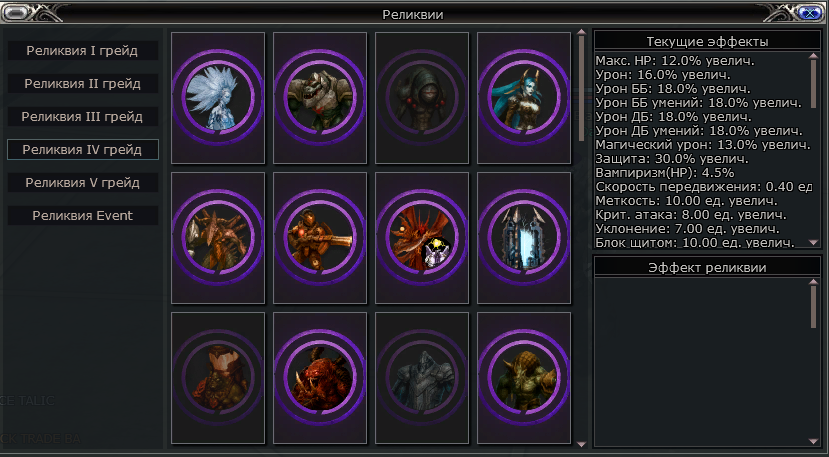This screenshot has width=829, height=457.
Task: Choose the Реликвия IV грейд tab
Action: click(x=82, y=149)
